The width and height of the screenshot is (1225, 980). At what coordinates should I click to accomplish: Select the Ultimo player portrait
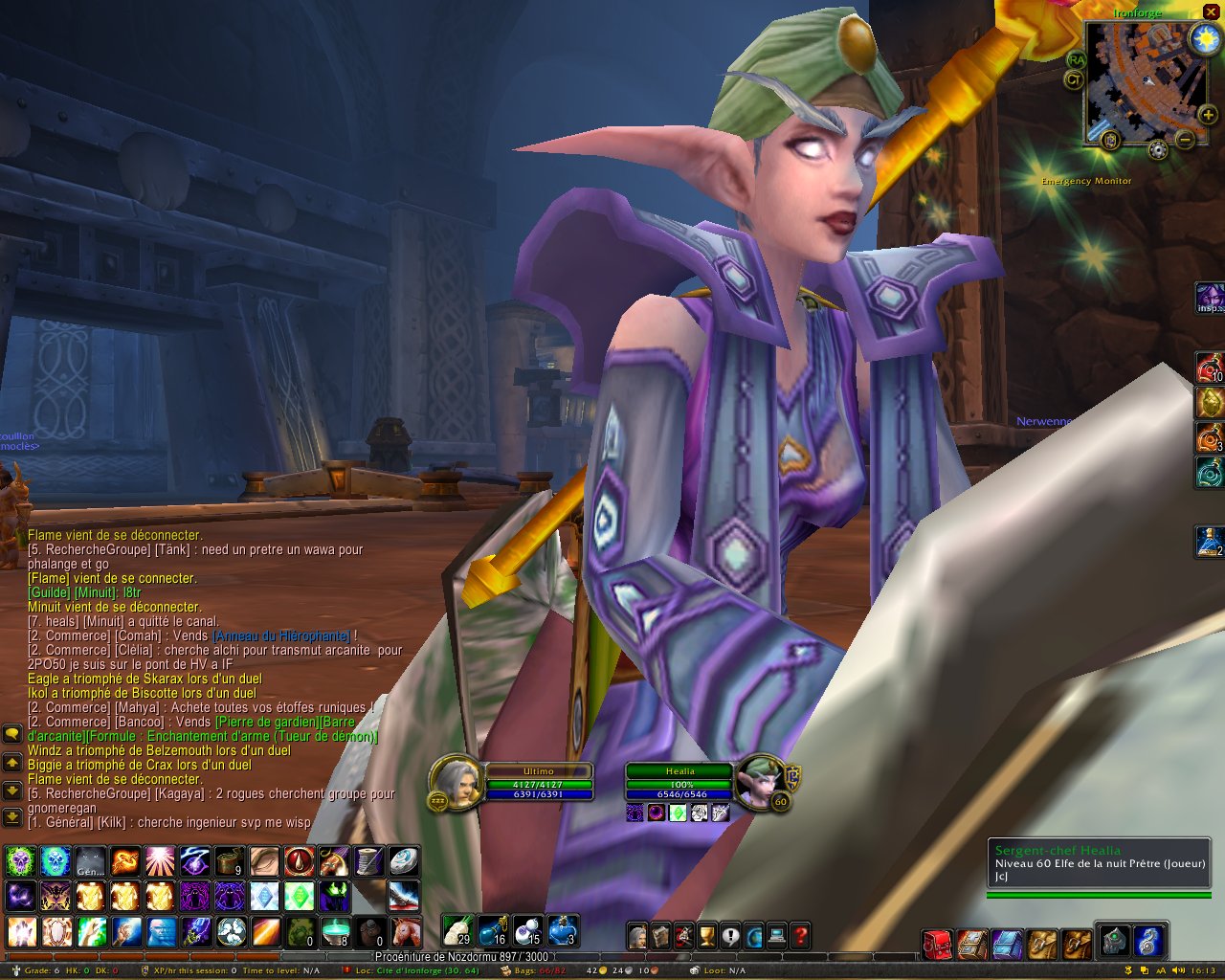(457, 783)
